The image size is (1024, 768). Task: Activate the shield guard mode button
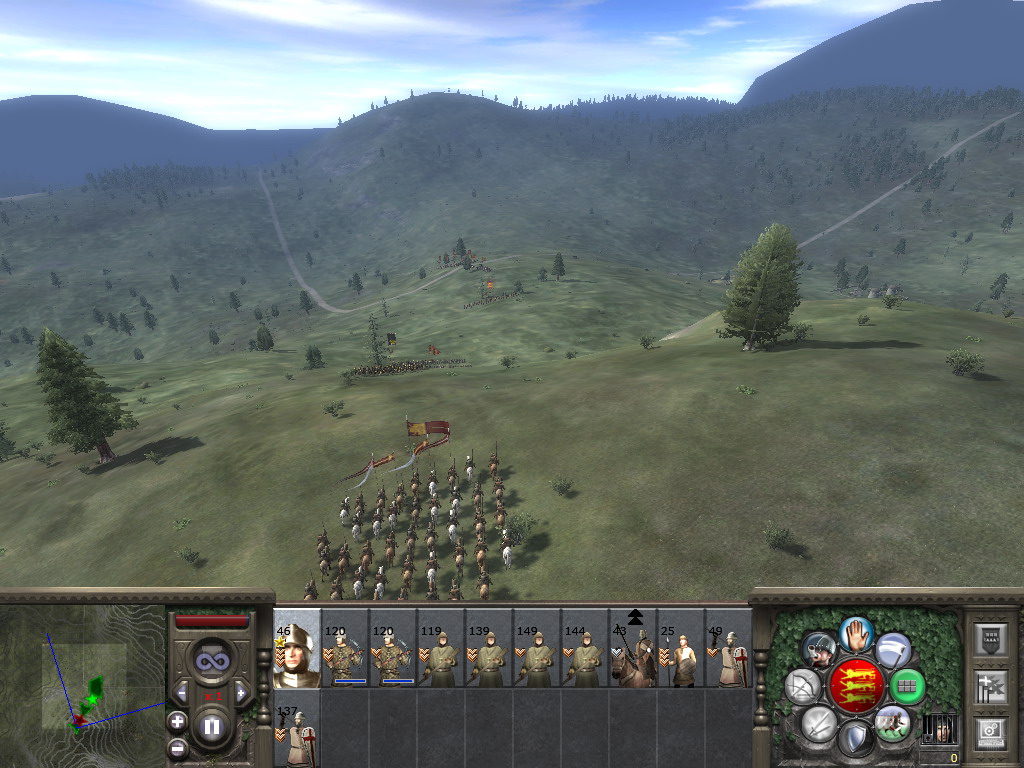[856, 740]
